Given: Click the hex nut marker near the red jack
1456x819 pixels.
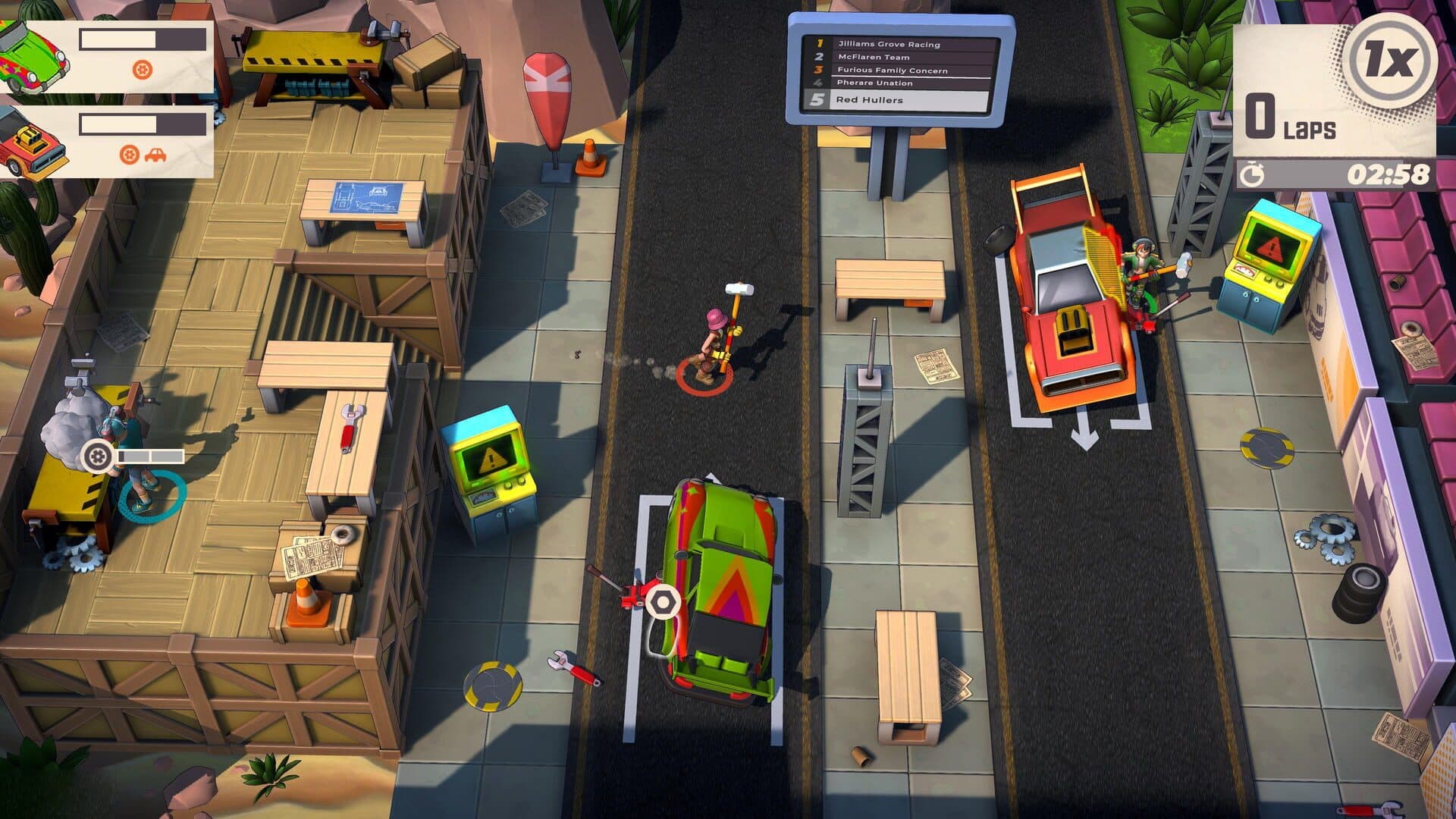Looking at the screenshot, I should [663, 603].
